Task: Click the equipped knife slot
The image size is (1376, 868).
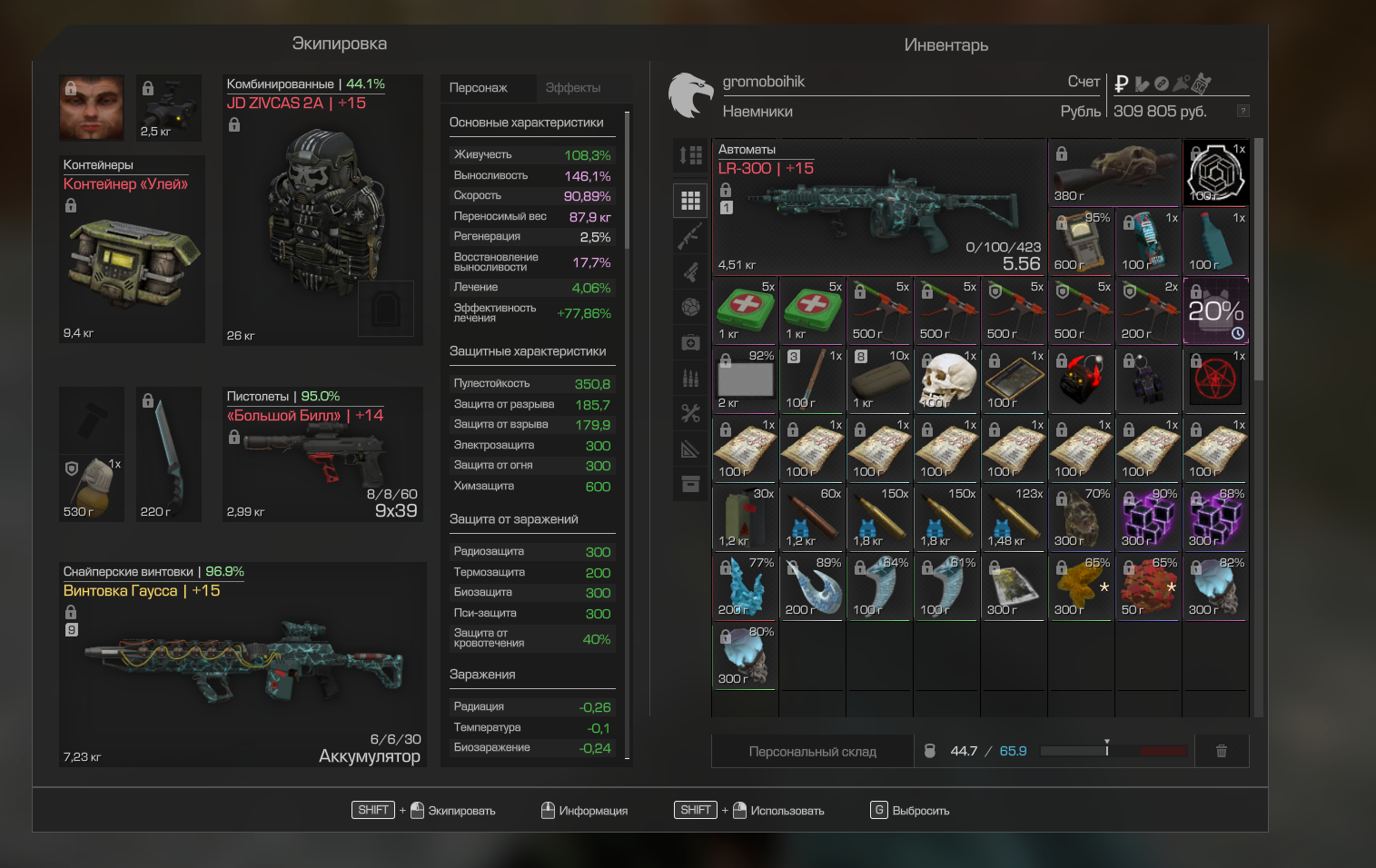Action: 168,454
